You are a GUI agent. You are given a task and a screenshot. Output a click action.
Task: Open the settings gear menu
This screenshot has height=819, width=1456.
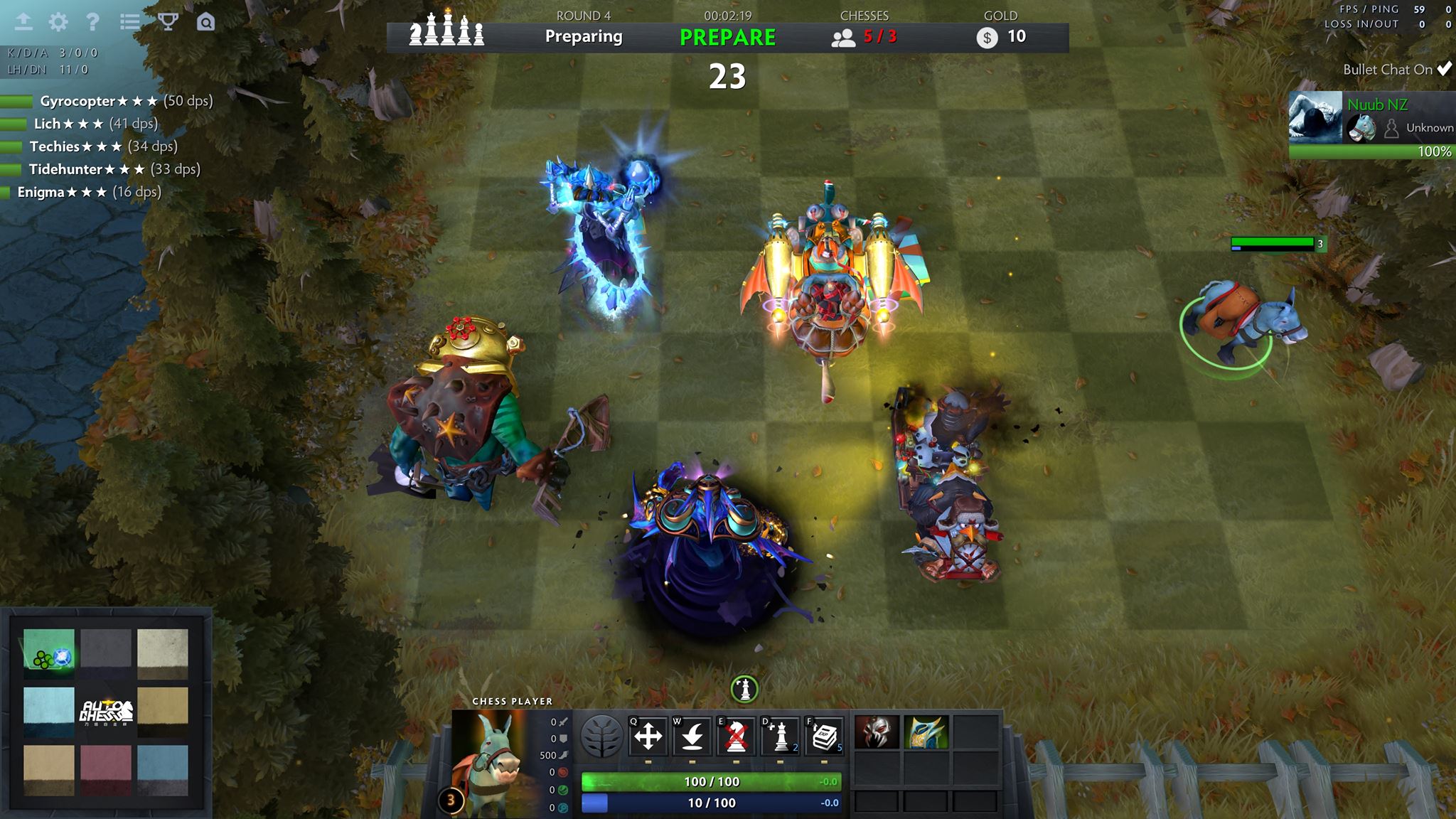[x=58, y=21]
